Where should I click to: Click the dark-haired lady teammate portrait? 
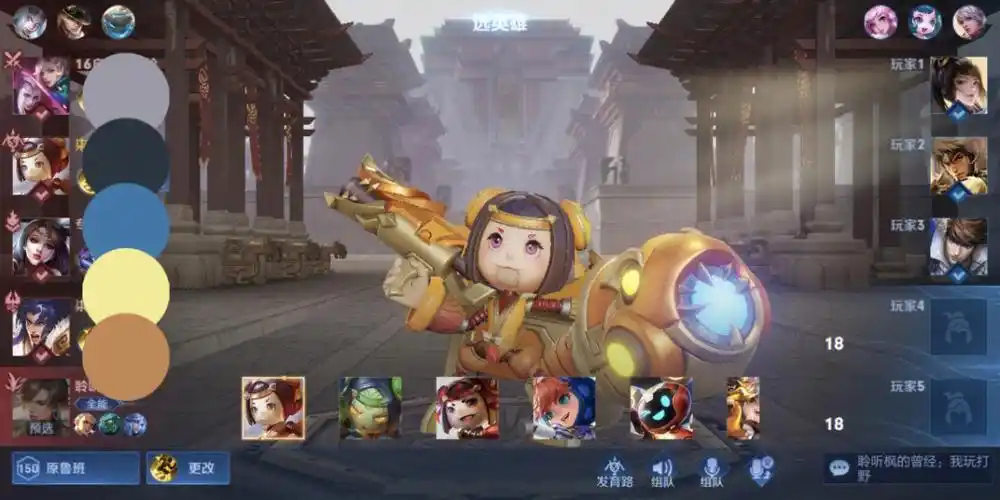41,246
